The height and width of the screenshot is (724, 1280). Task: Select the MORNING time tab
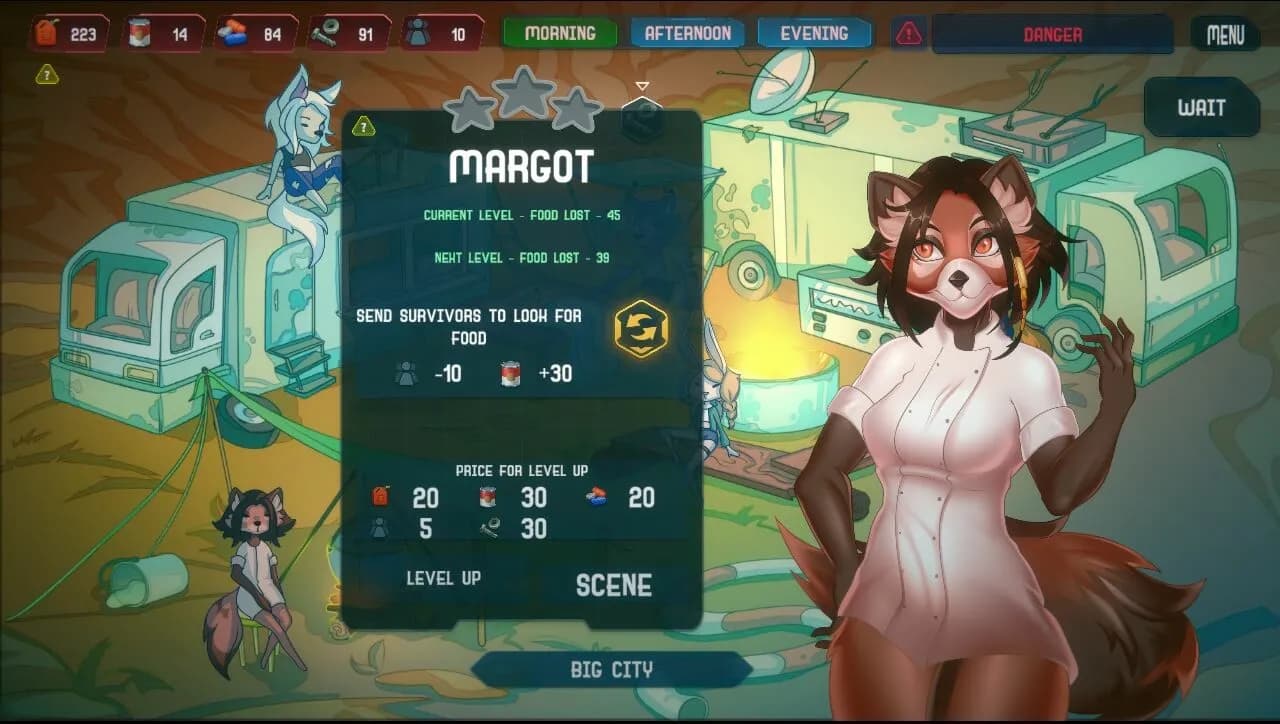pos(558,32)
